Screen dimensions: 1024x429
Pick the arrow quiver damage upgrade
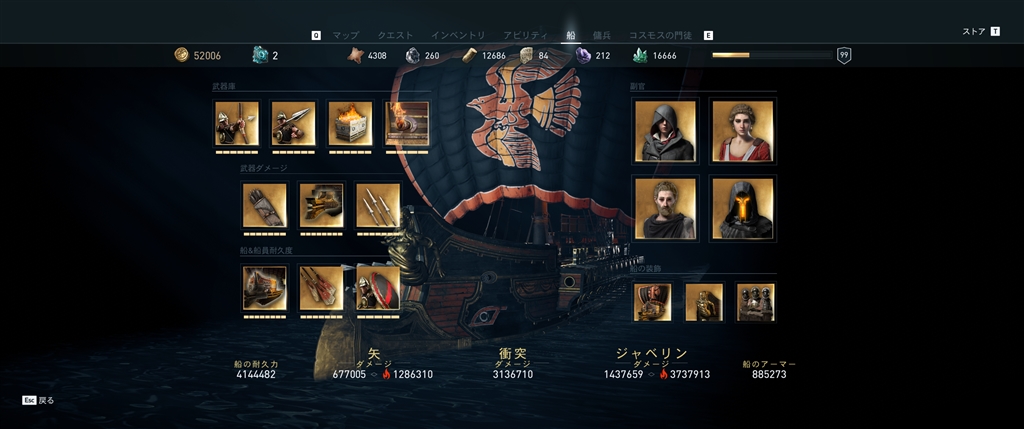point(265,205)
